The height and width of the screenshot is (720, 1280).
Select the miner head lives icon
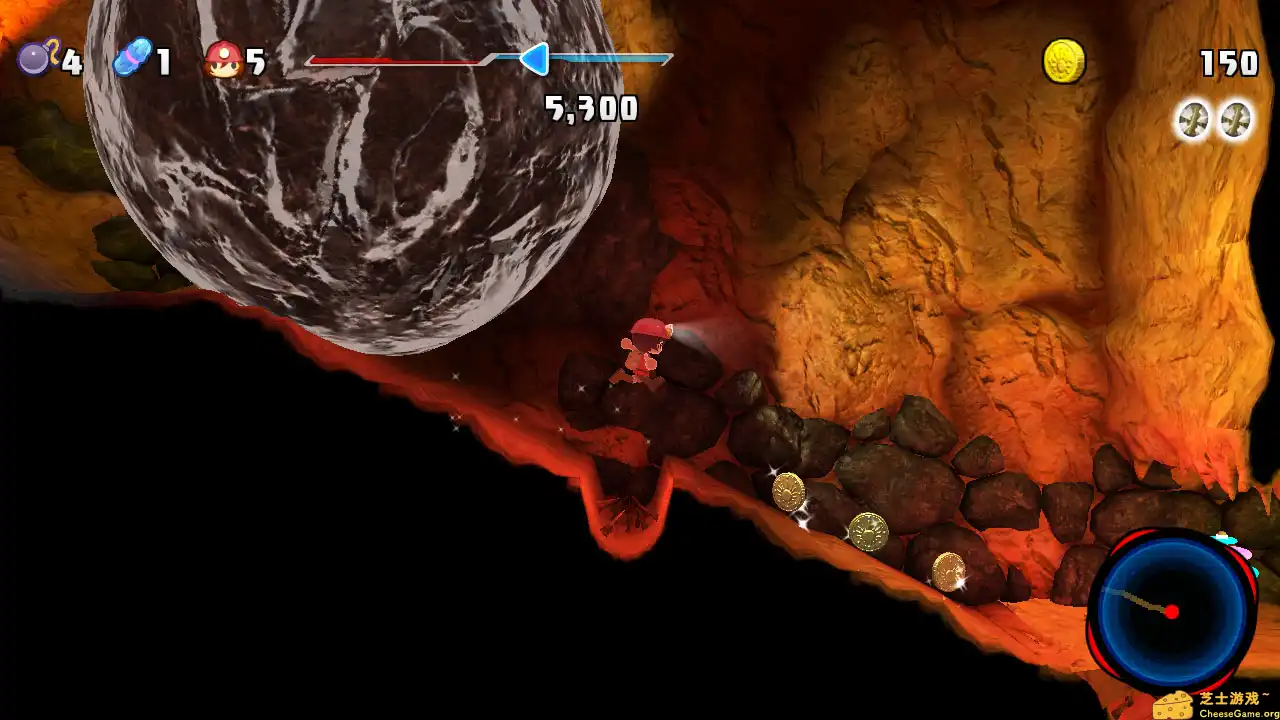pos(223,57)
